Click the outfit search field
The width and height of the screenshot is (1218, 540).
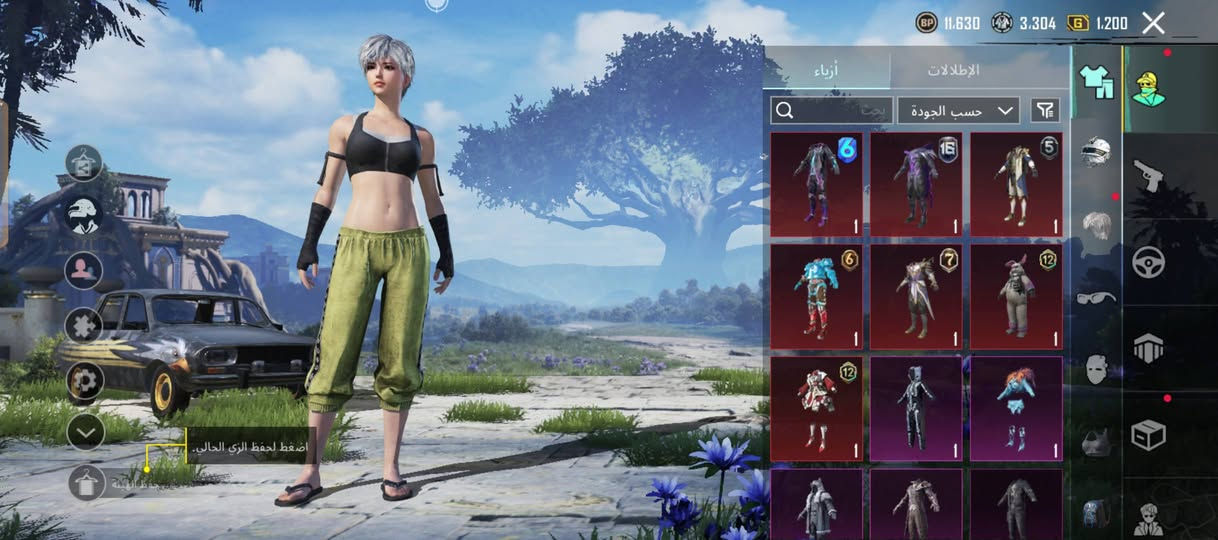click(x=832, y=110)
